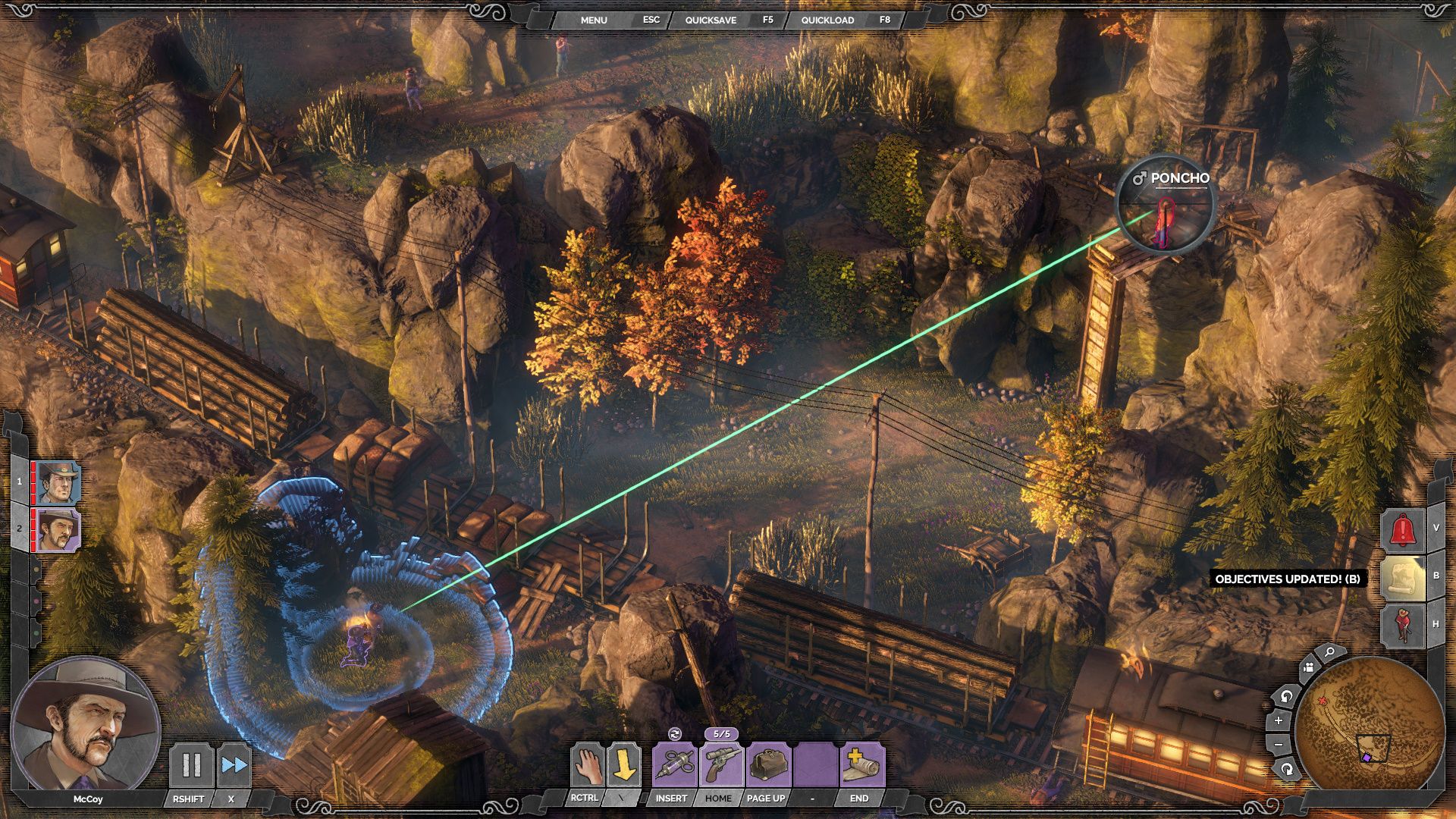Use the bandage heal ability

[861, 764]
